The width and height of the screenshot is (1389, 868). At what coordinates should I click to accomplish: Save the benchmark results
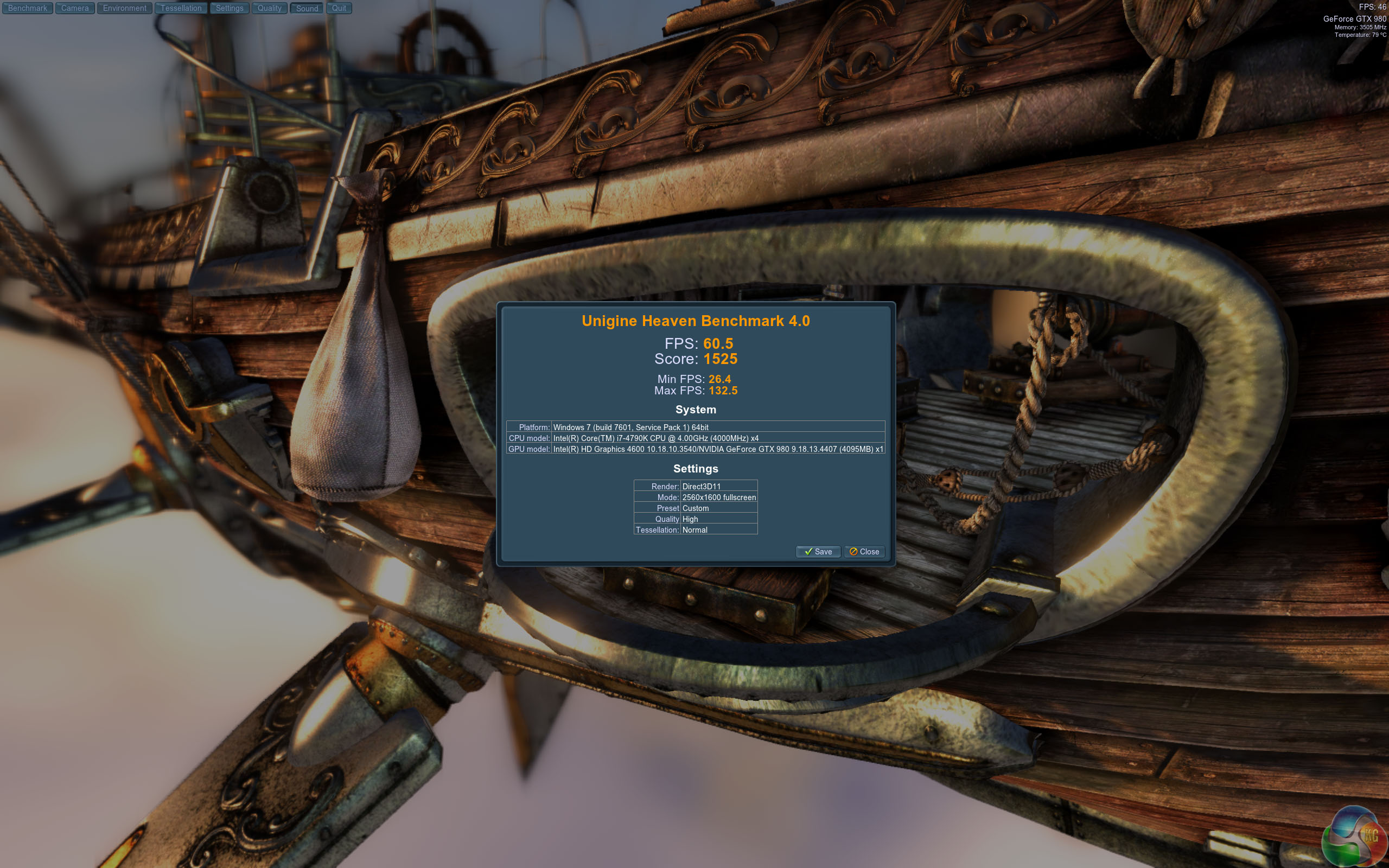pos(818,552)
